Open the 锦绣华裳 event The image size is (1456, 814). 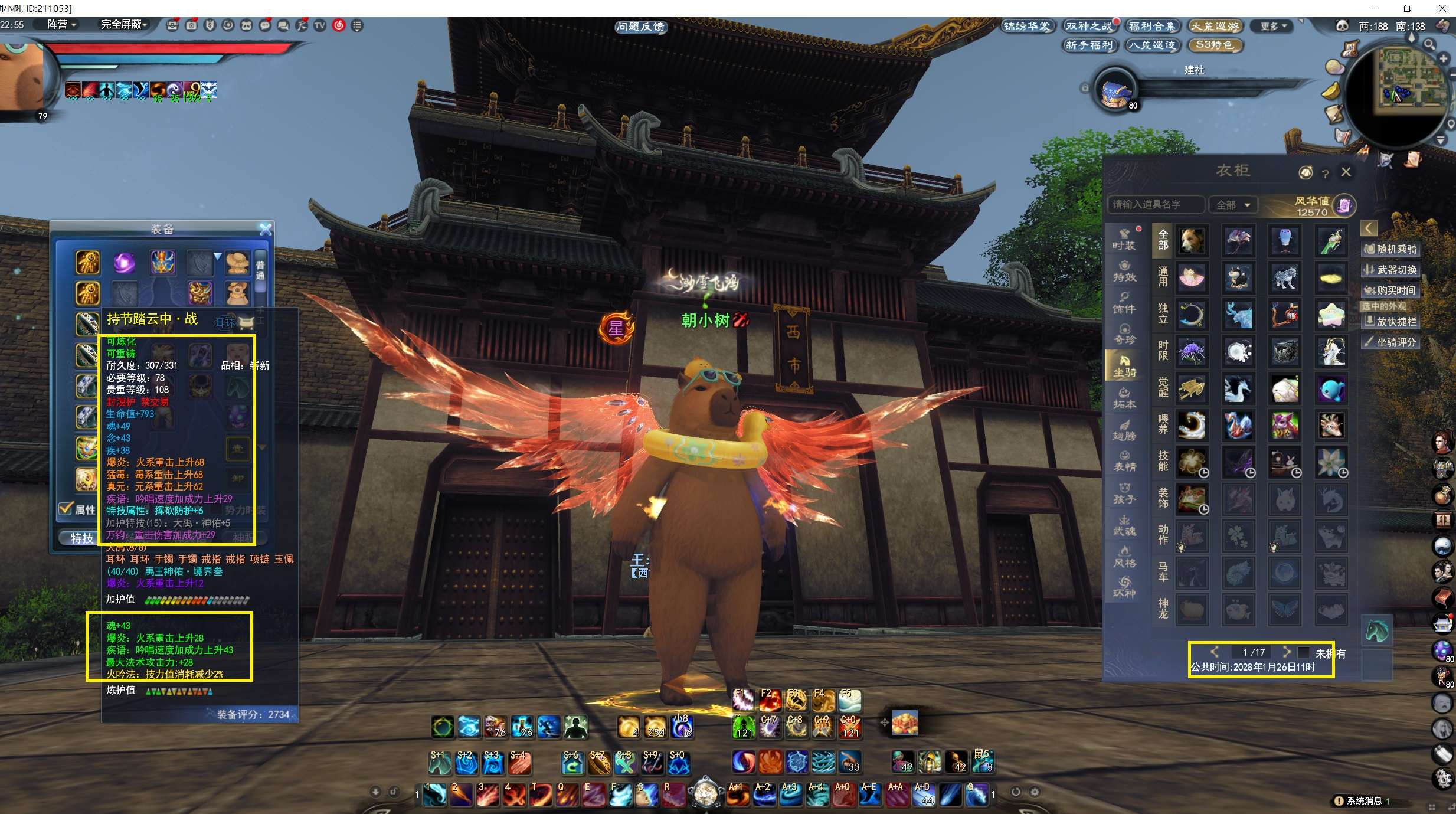(1027, 26)
